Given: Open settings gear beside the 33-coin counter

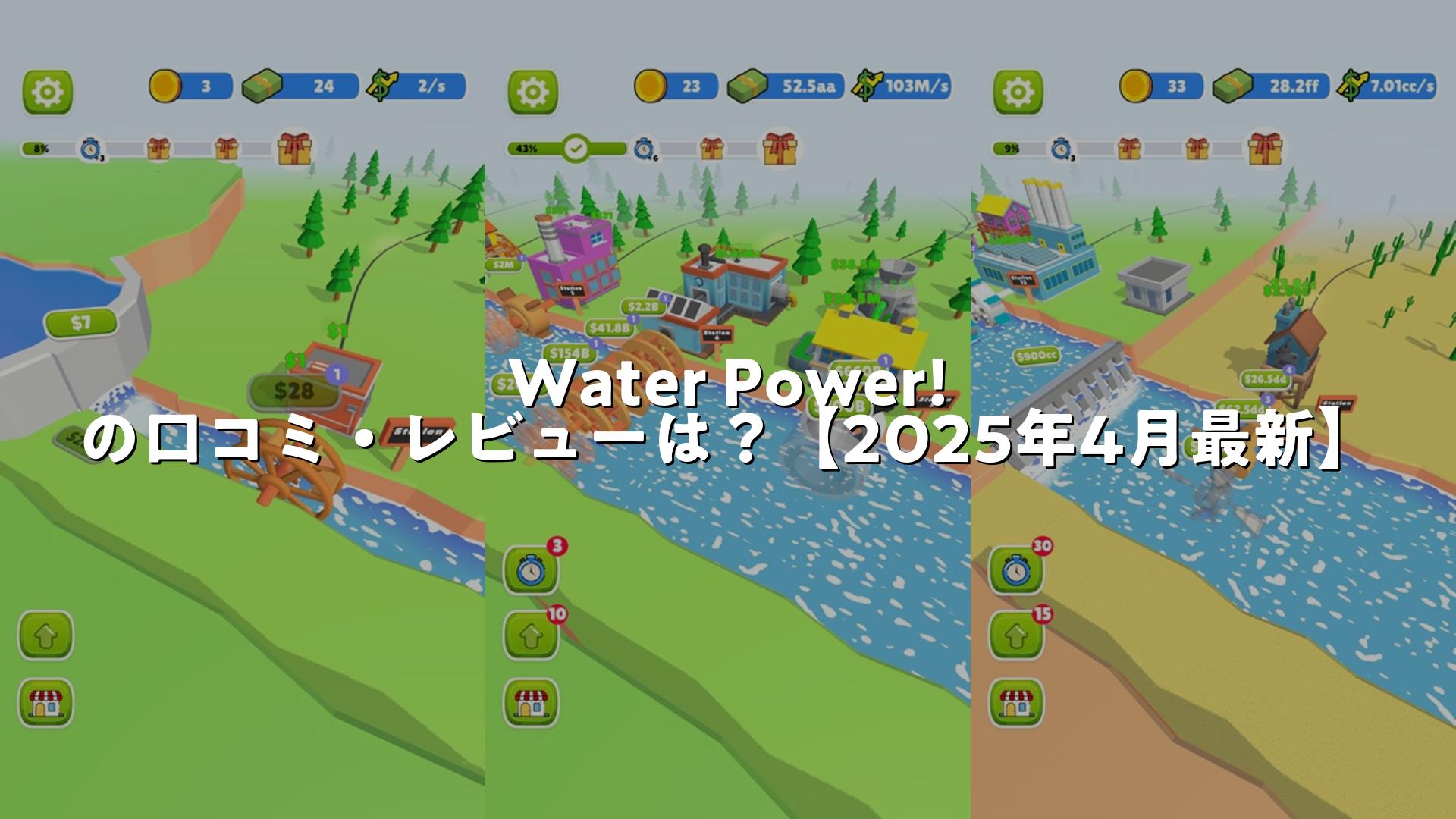Looking at the screenshot, I should tap(1018, 93).
